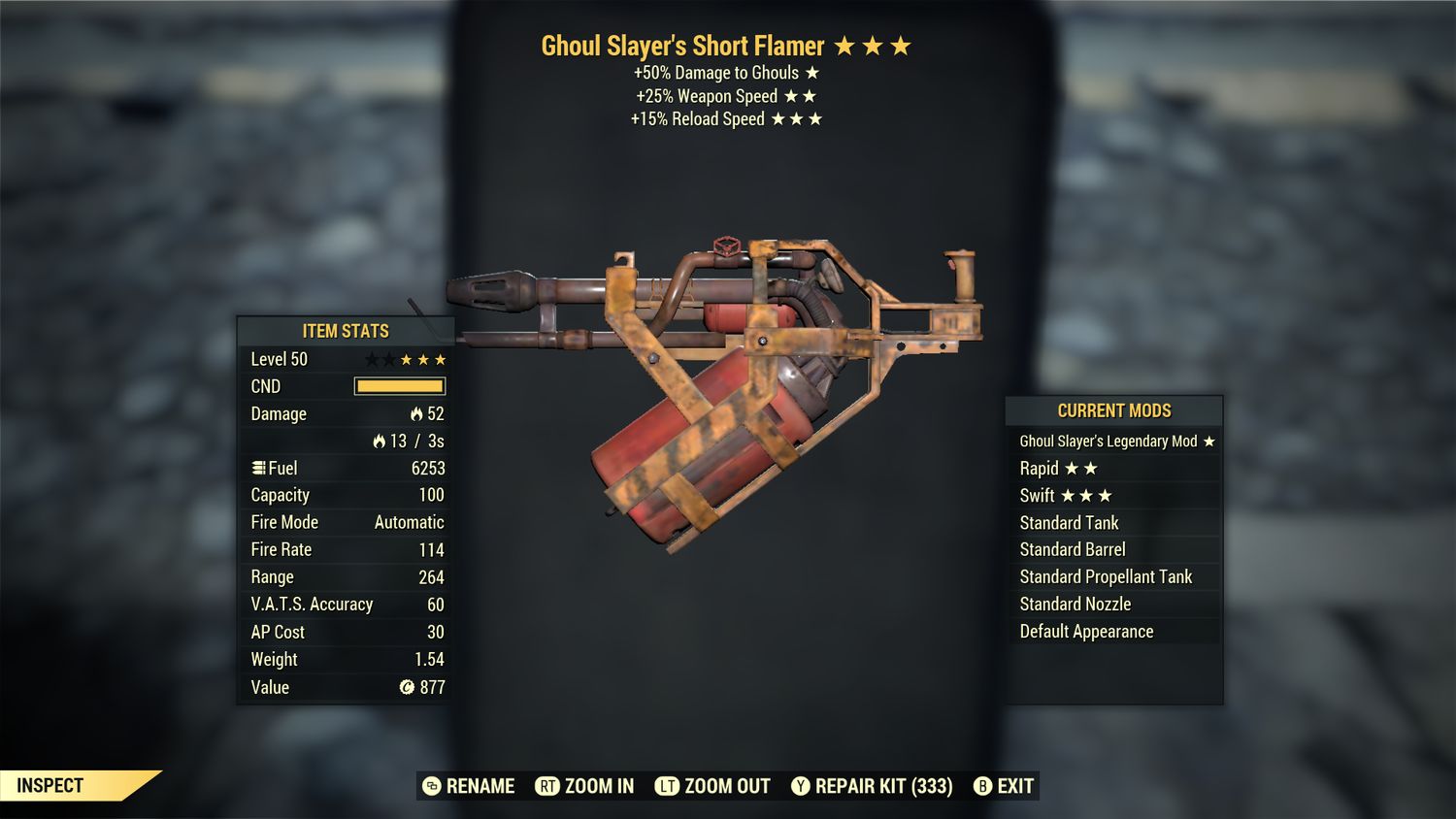
Task: Select the Standard Nozzle mod entry
Action: [x=1074, y=604]
